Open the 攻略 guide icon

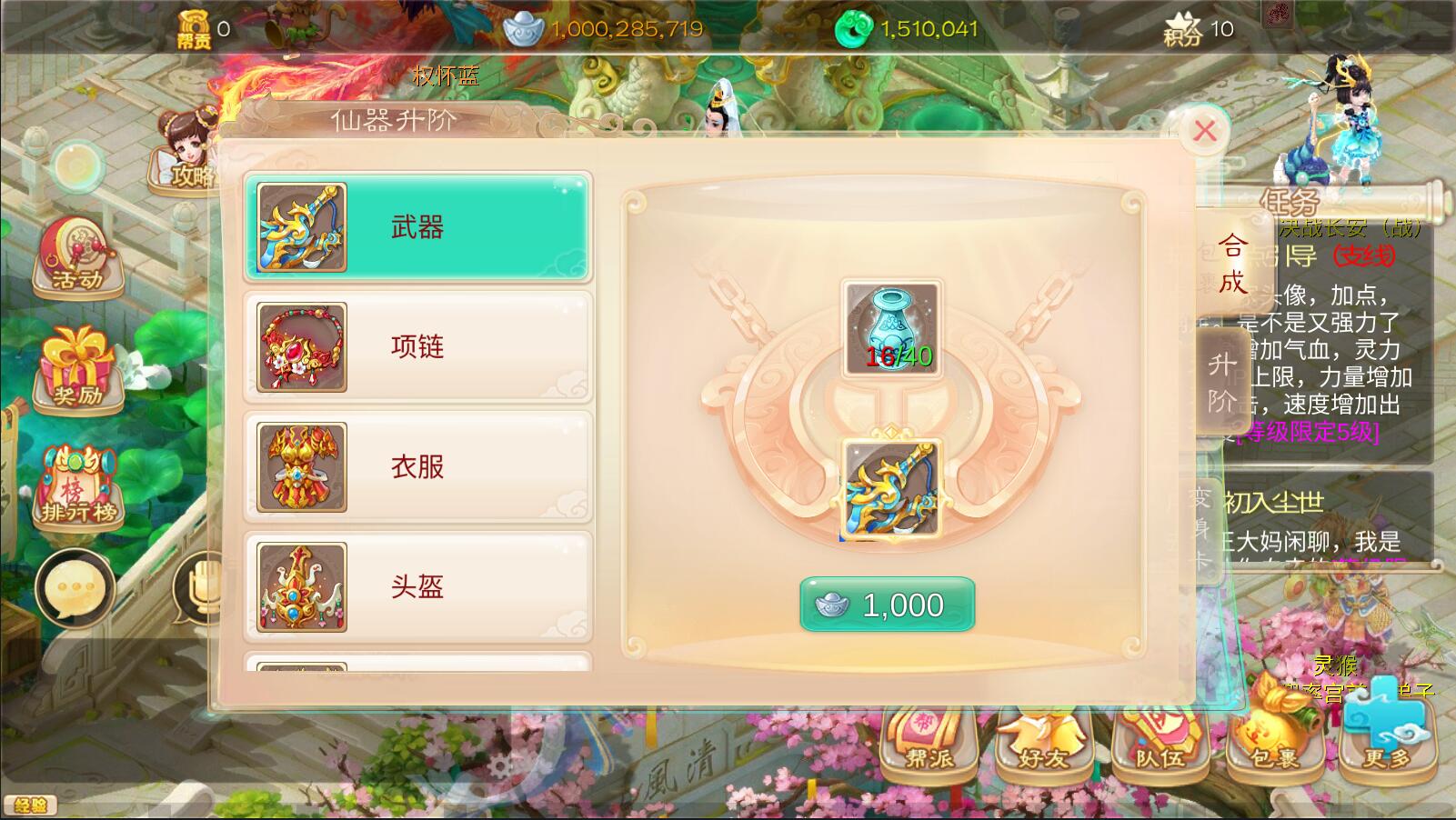pos(186,153)
